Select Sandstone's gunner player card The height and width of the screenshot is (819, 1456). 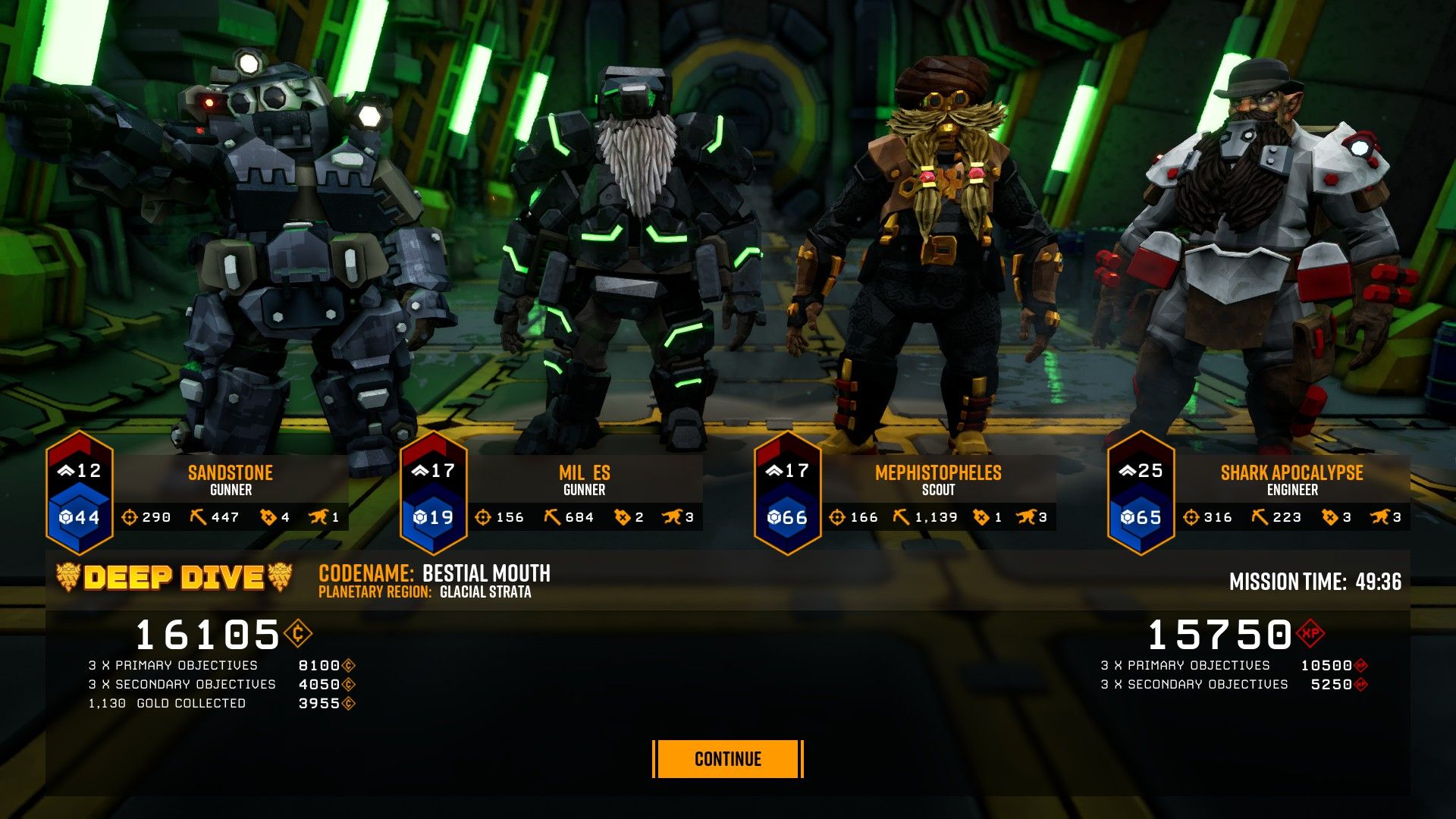pos(230,481)
